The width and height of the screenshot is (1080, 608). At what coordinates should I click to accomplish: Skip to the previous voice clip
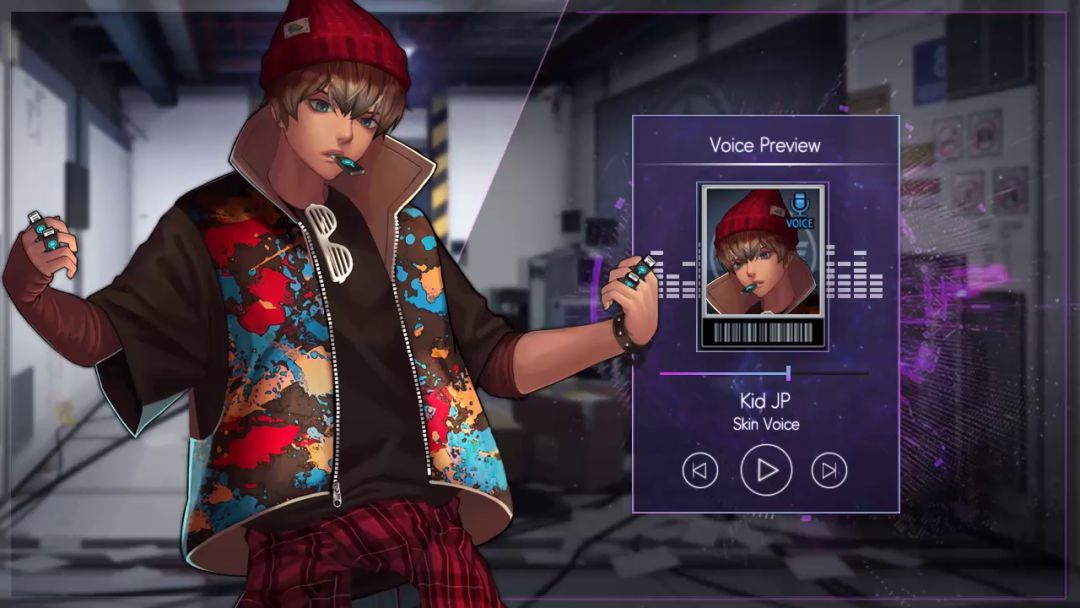point(700,470)
